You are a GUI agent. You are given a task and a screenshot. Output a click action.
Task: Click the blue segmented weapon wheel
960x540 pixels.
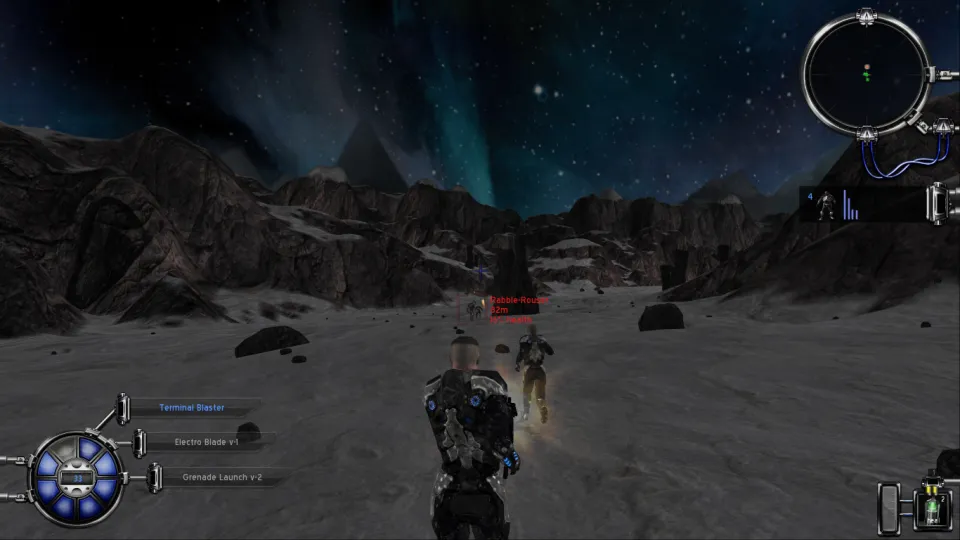pos(78,478)
